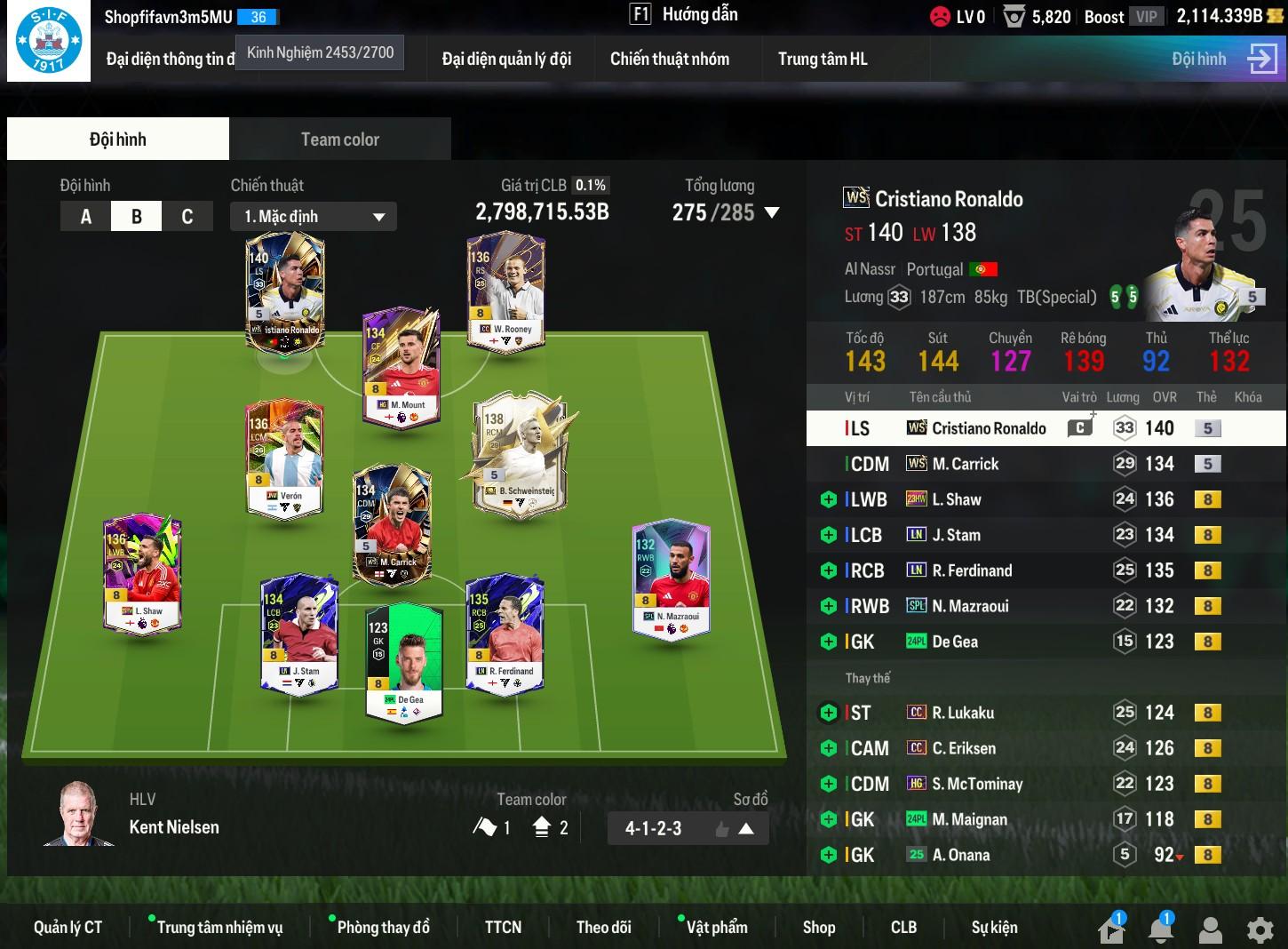Open Phòng thay đồ locker room
The height and width of the screenshot is (949, 1288).
click(383, 928)
